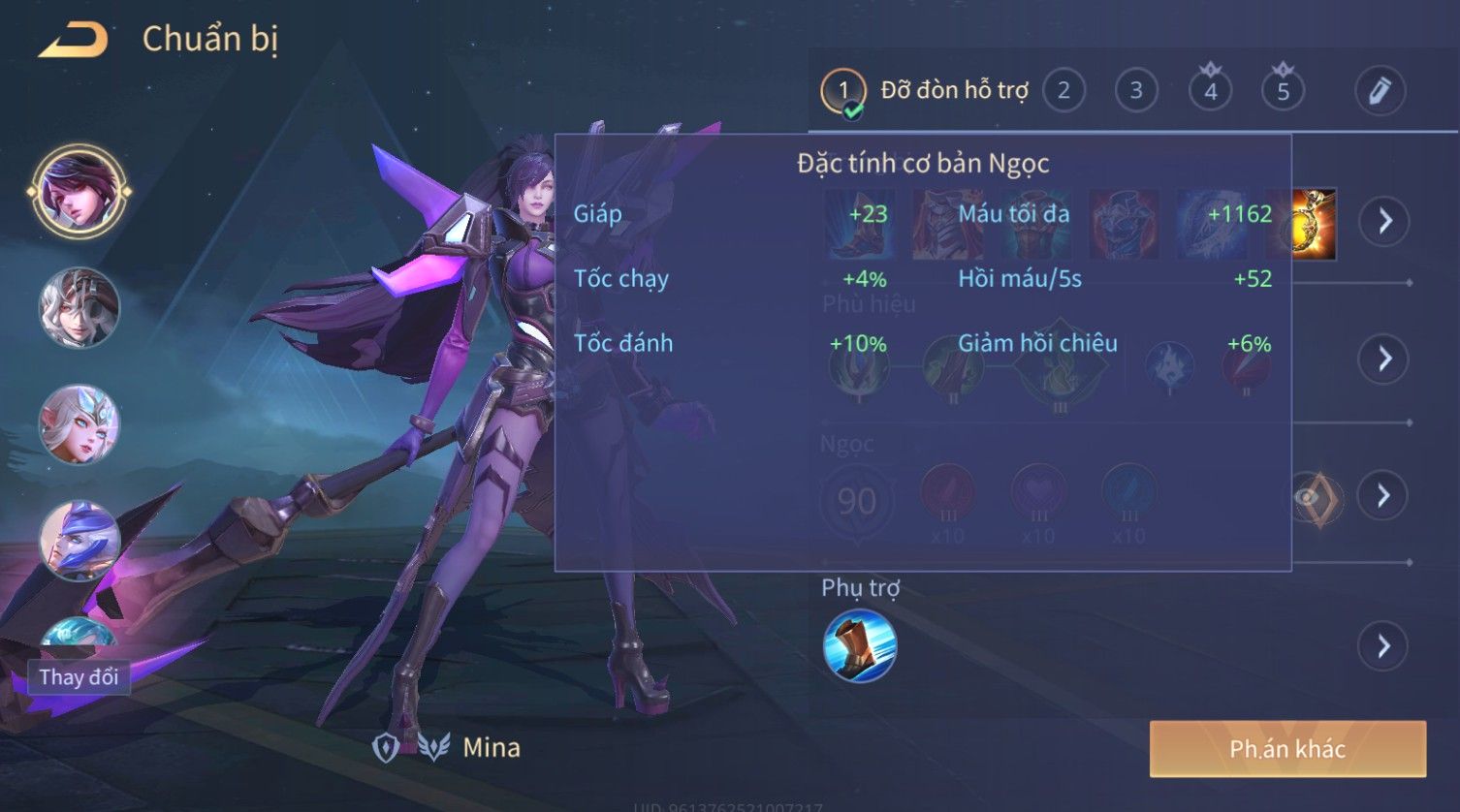Open the Ngọc section arrow

pyautogui.click(x=1384, y=496)
